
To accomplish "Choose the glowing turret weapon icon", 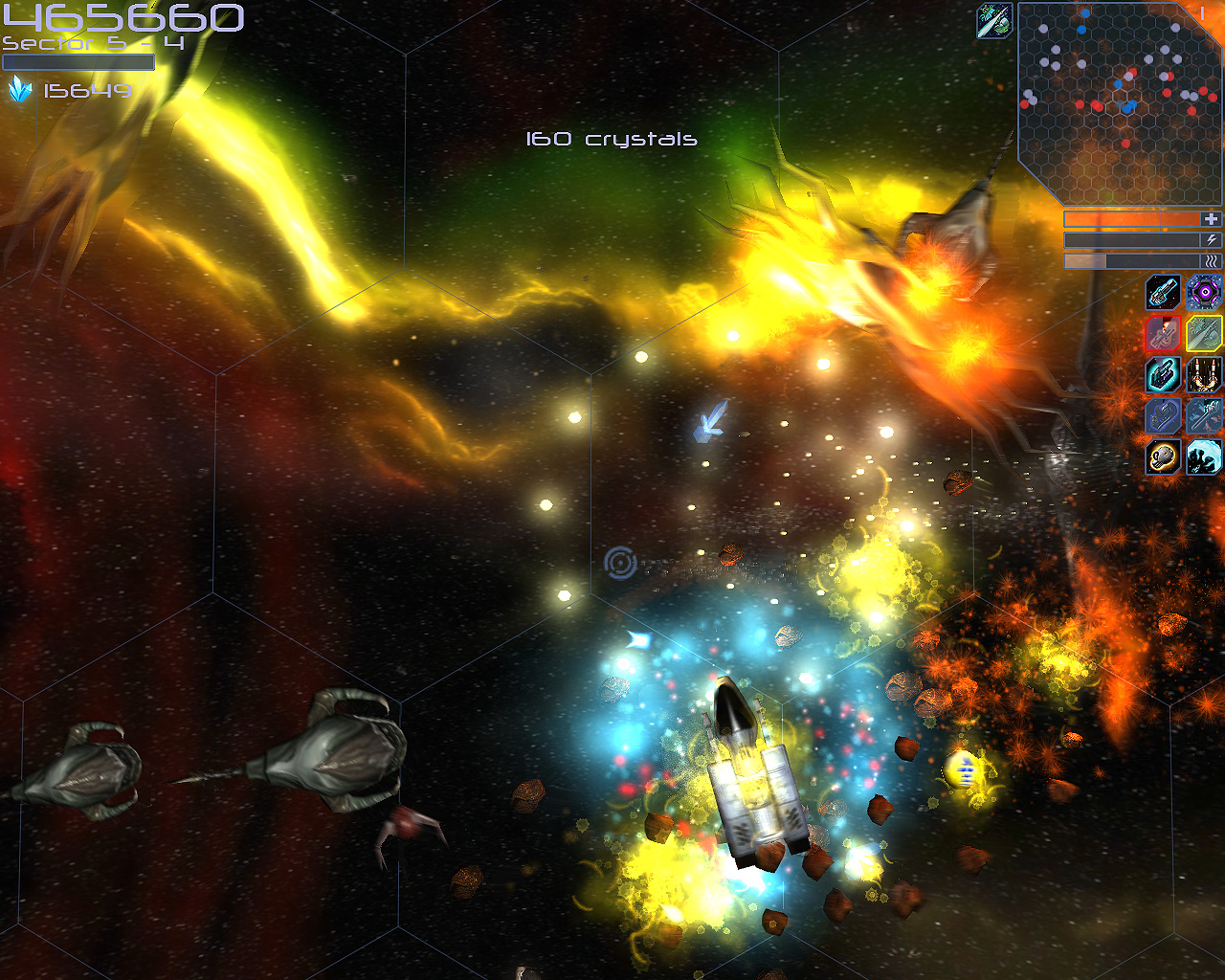I will (x=1162, y=376).
